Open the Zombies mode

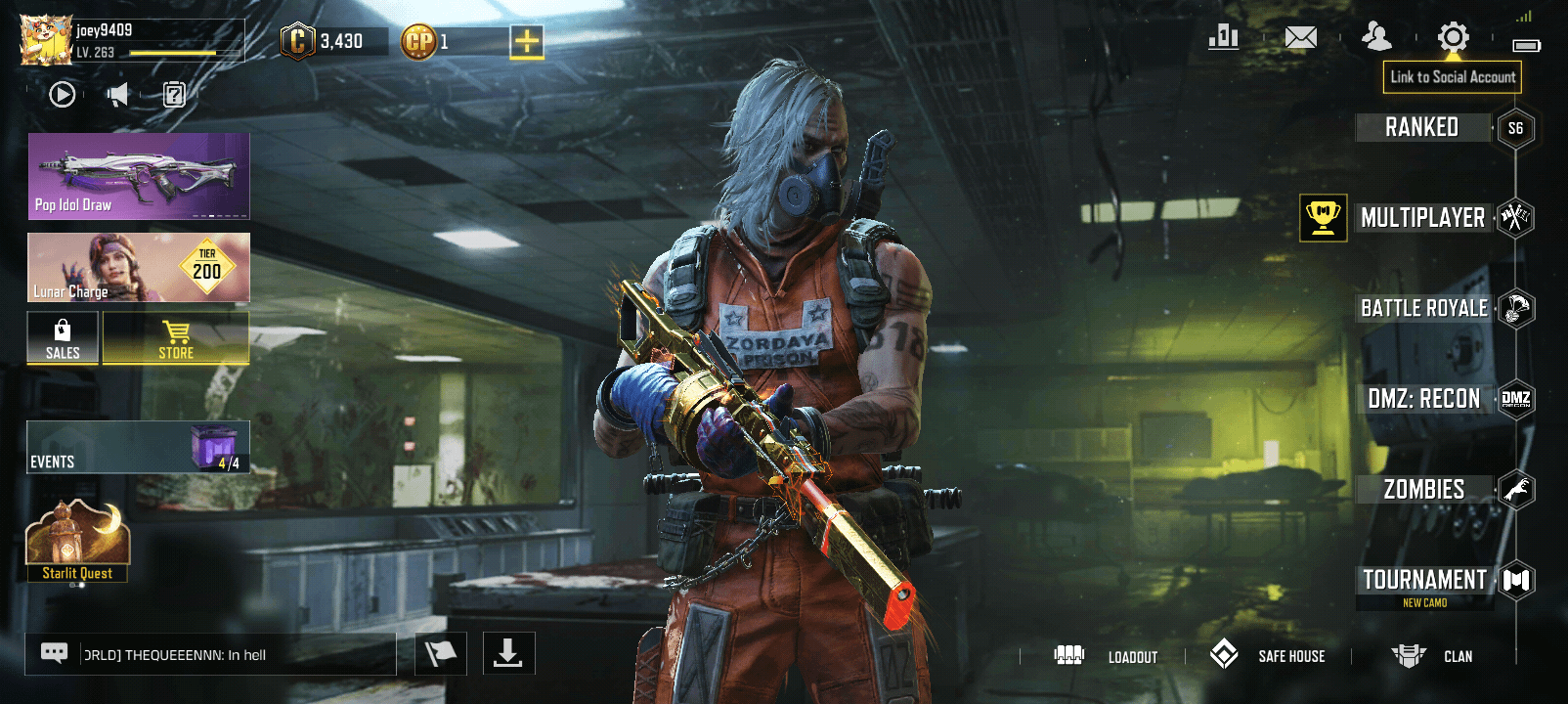[1424, 489]
